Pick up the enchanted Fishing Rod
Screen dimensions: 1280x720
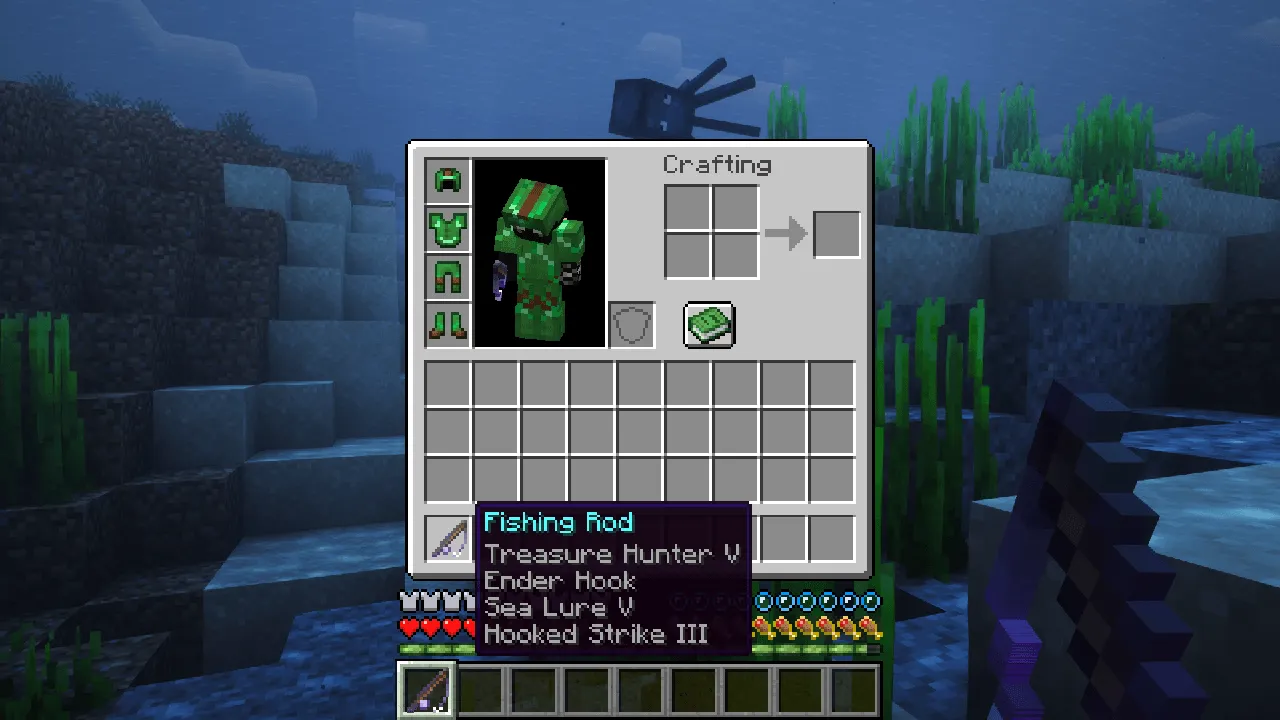click(447, 539)
